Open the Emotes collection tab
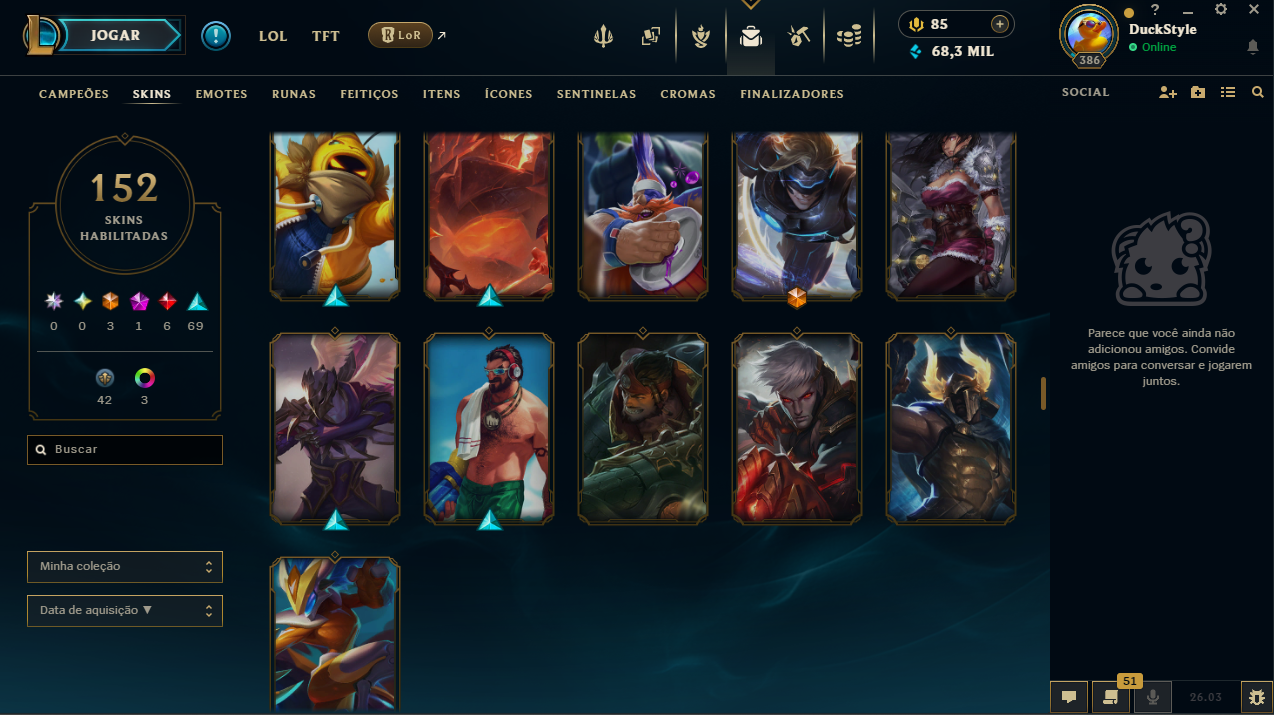The height and width of the screenshot is (715, 1274). [x=221, y=94]
